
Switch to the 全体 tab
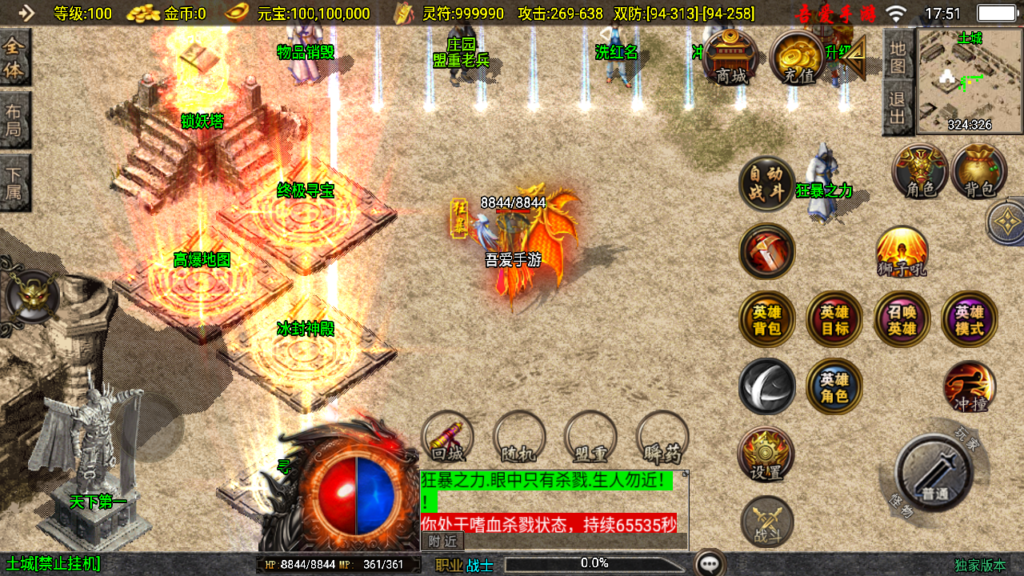click(x=15, y=59)
